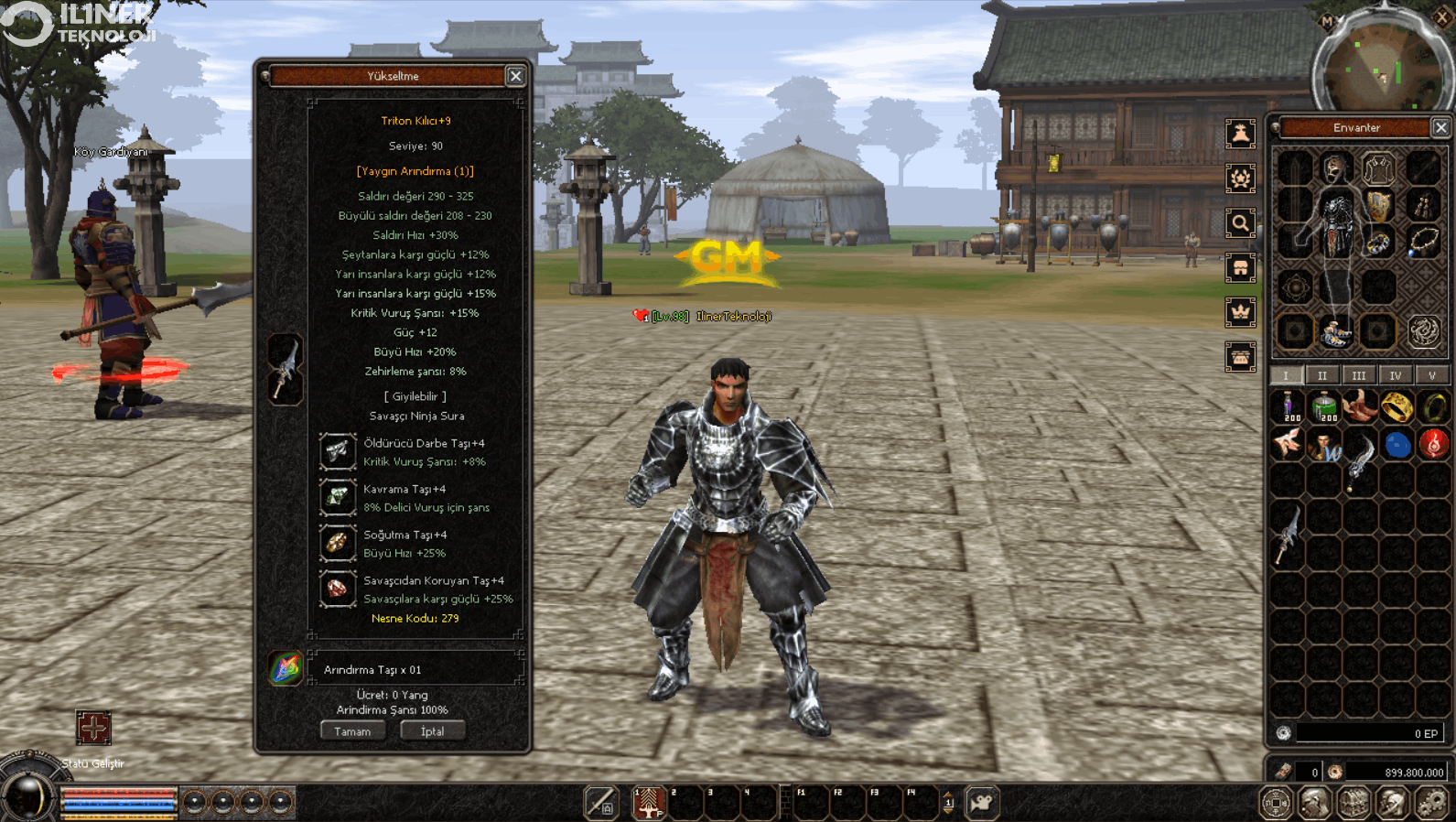The width and height of the screenshot is (1456, 822).
Task: Open settings via the gear icon
Action: coord(1431,803)
